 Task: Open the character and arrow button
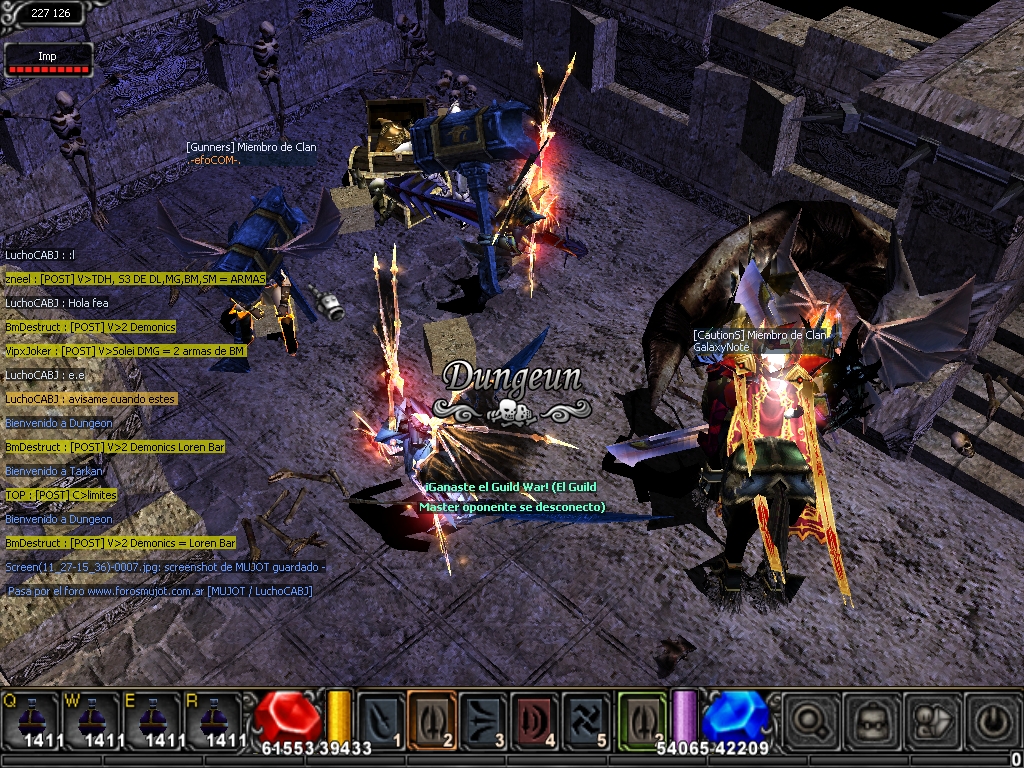(930, 719)
